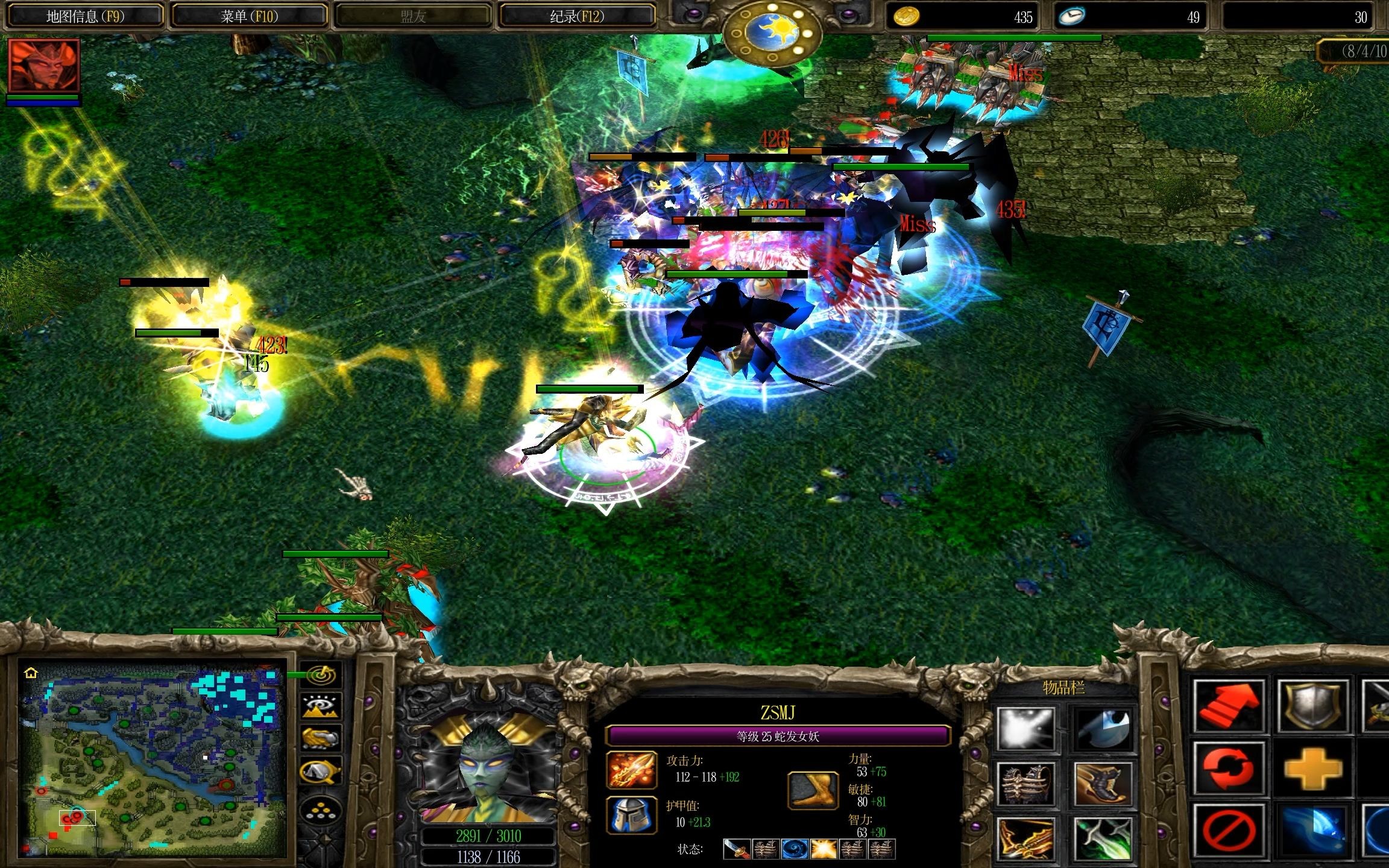The height and width of the screenshot is (868, 1389).
Task: Select the red-haired hero portrait icon
Action: pyautogui.click(x=43, y=66)
